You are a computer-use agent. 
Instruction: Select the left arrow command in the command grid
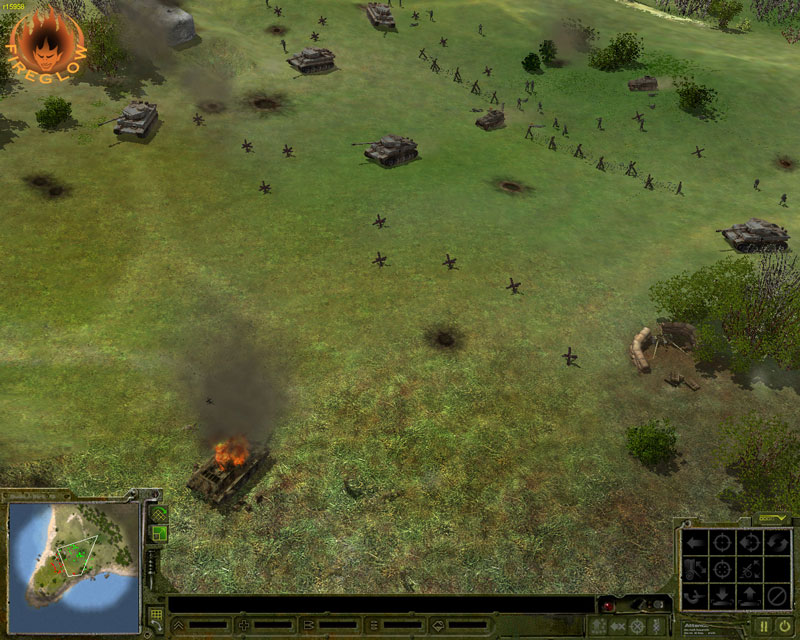coord(693,542)
